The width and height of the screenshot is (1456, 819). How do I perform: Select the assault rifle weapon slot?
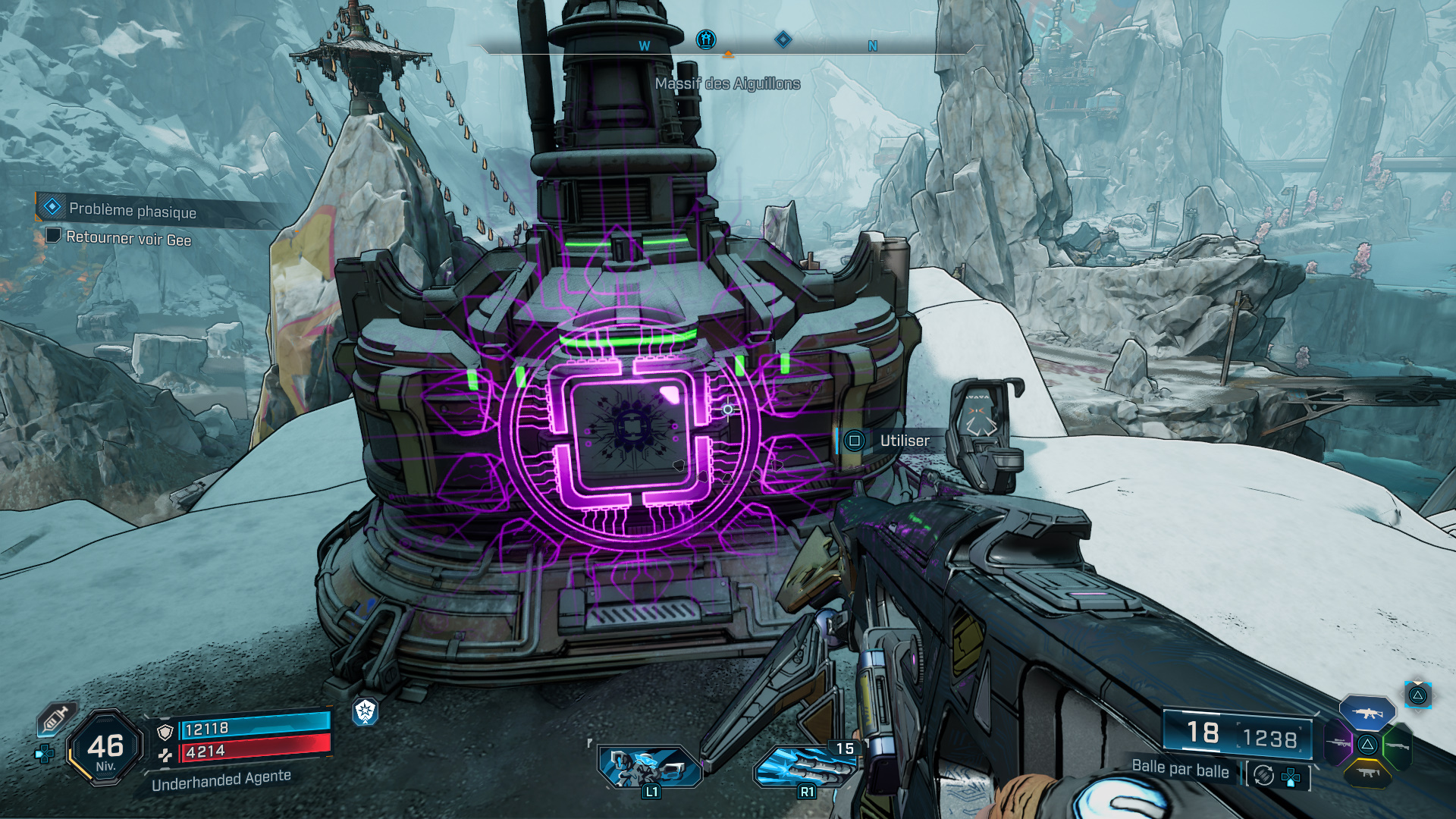coord(1367,713)
